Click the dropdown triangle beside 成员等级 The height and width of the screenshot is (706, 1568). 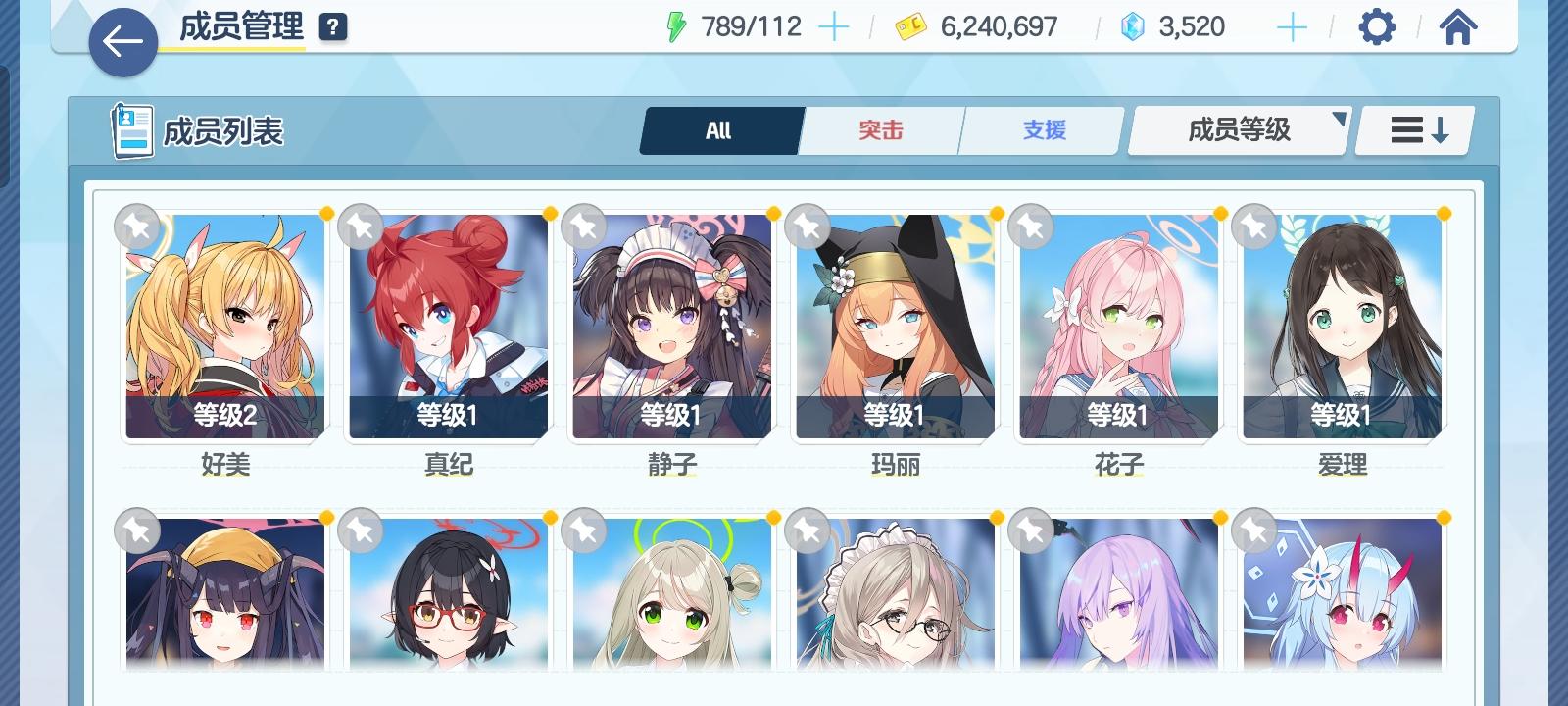(x=1340, y=120)
